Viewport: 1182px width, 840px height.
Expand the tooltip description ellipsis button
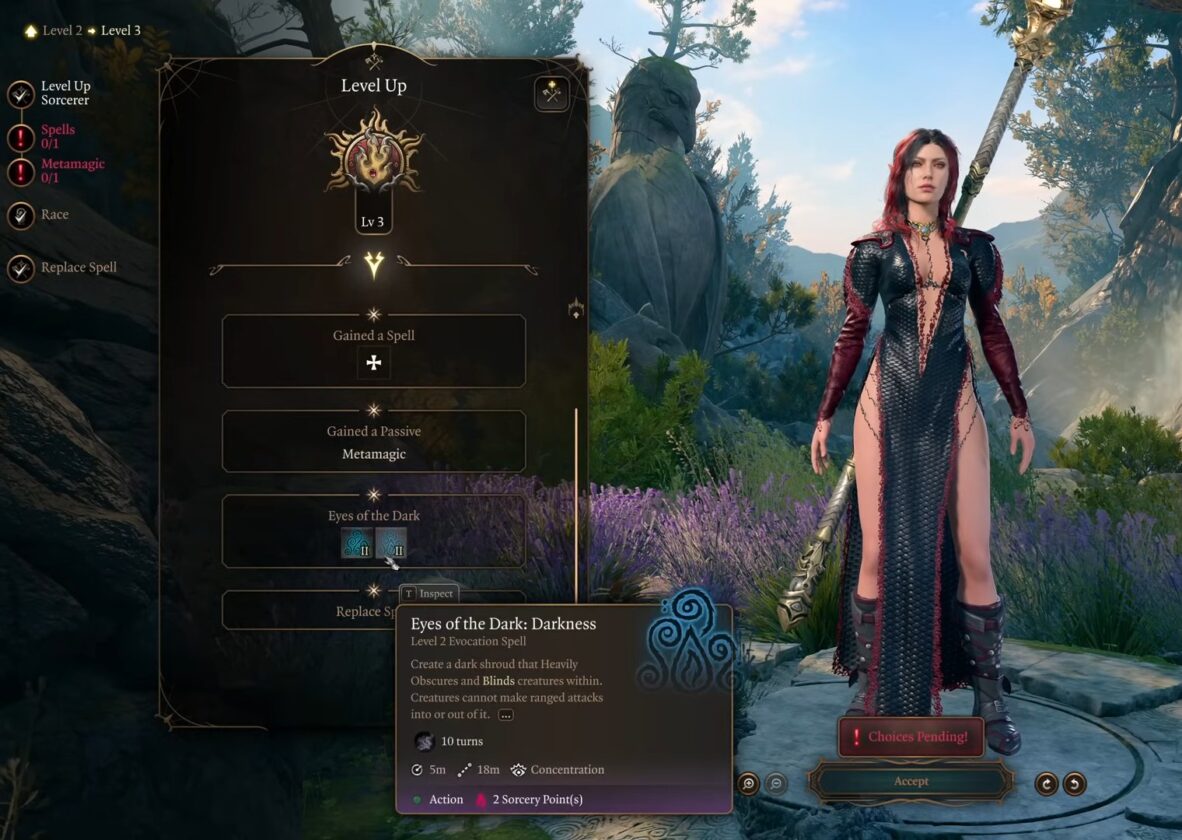[x=506, y=714]
